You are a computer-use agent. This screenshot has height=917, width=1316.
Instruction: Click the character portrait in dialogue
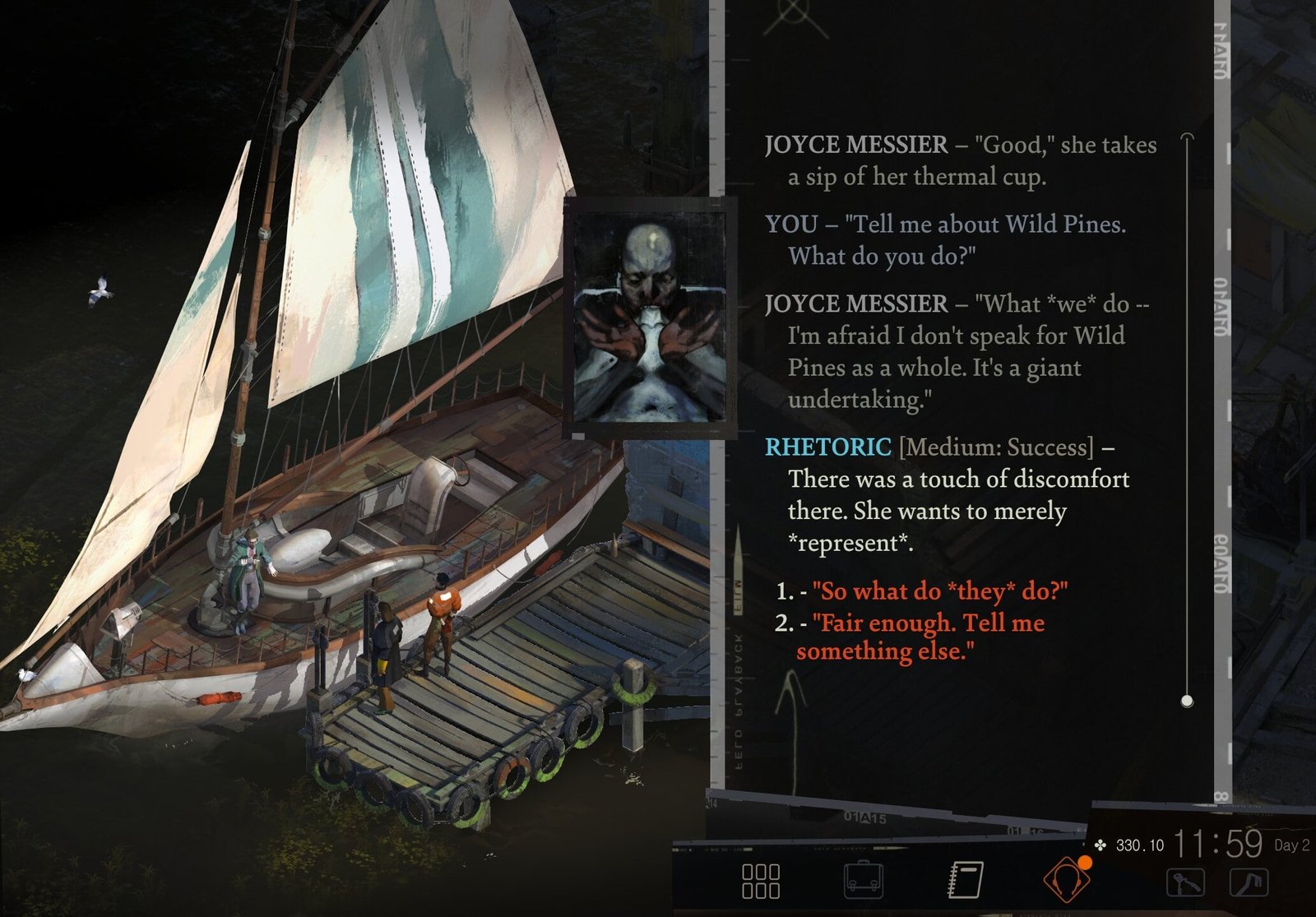click(650, 317)
